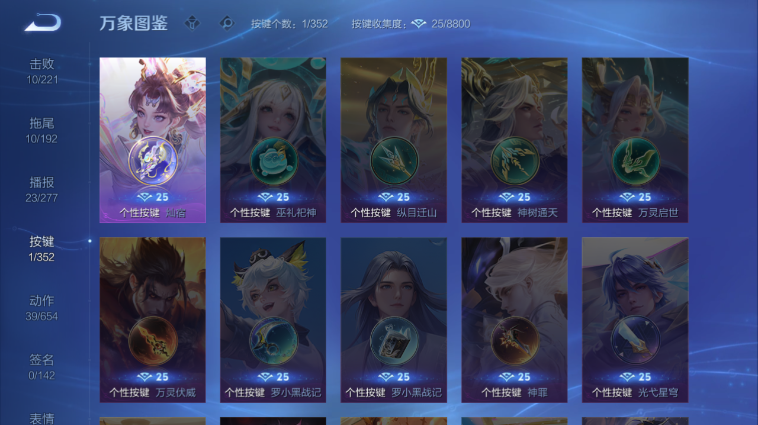Choose the long dark-haired 罗小黑战记 card
This screenshot has height=425, width=758.
393,319
